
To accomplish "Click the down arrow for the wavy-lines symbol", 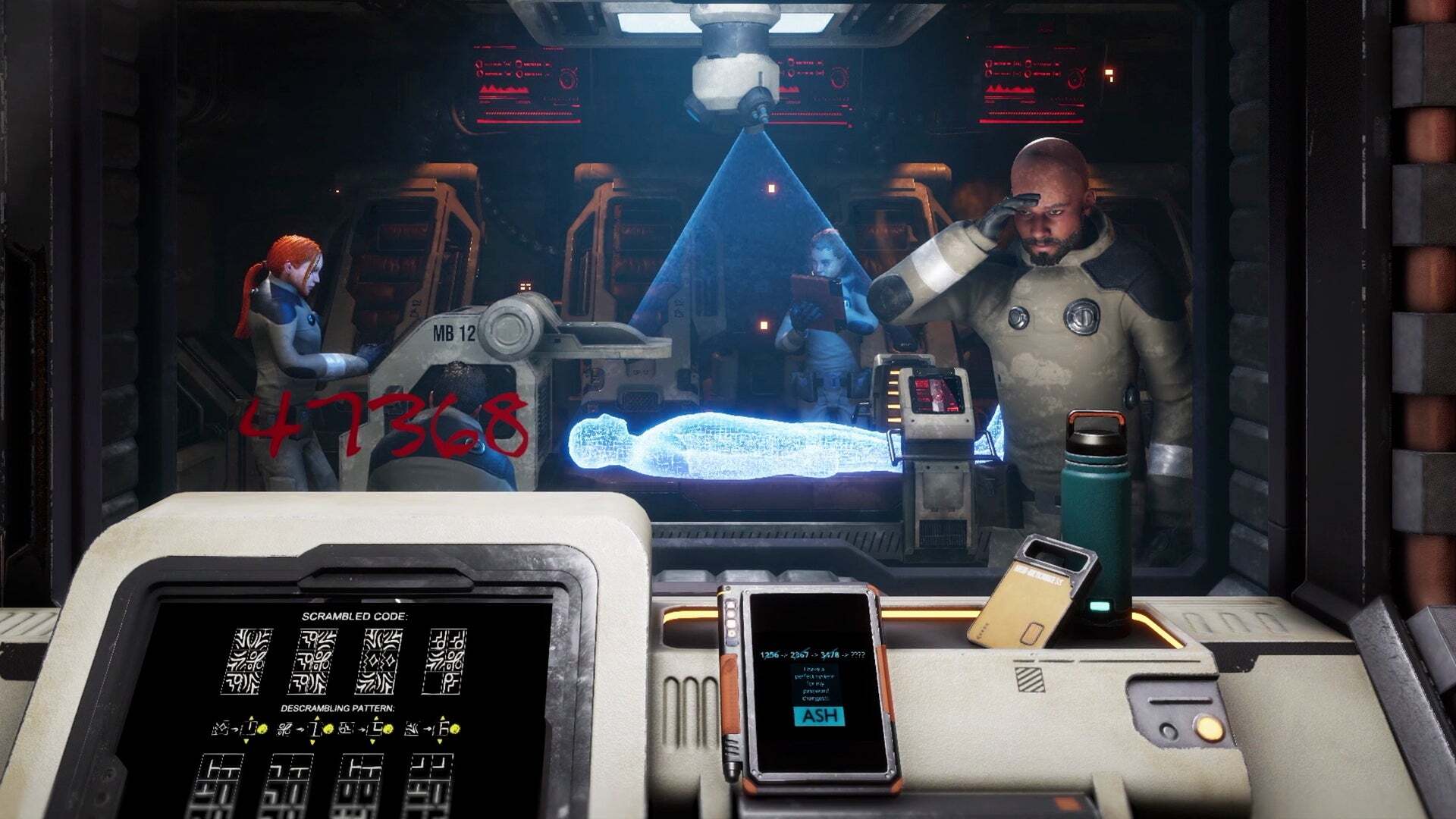I will (438, 740).
